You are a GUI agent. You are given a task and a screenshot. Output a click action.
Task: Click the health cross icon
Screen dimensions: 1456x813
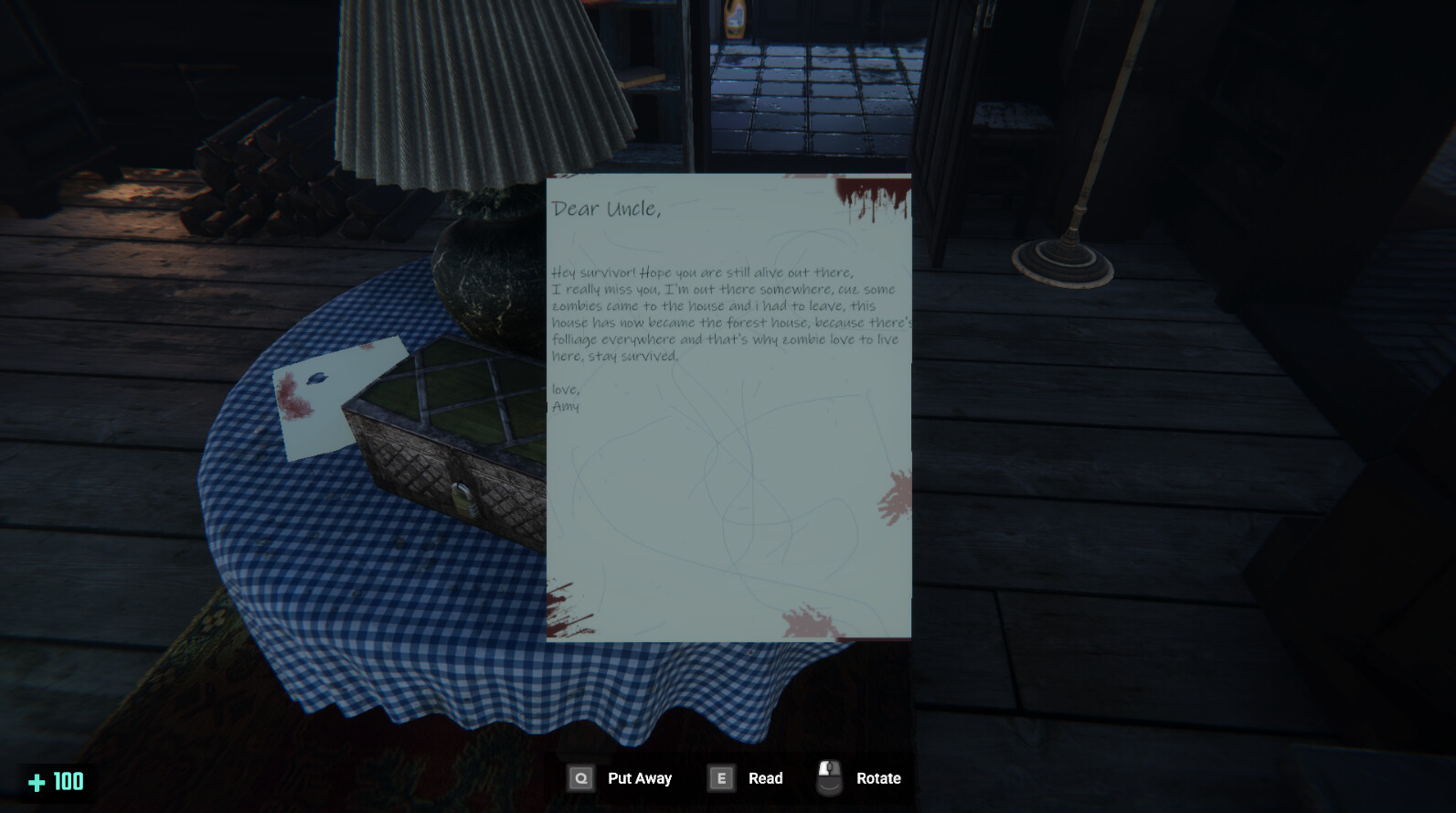(x=37, y=782)
